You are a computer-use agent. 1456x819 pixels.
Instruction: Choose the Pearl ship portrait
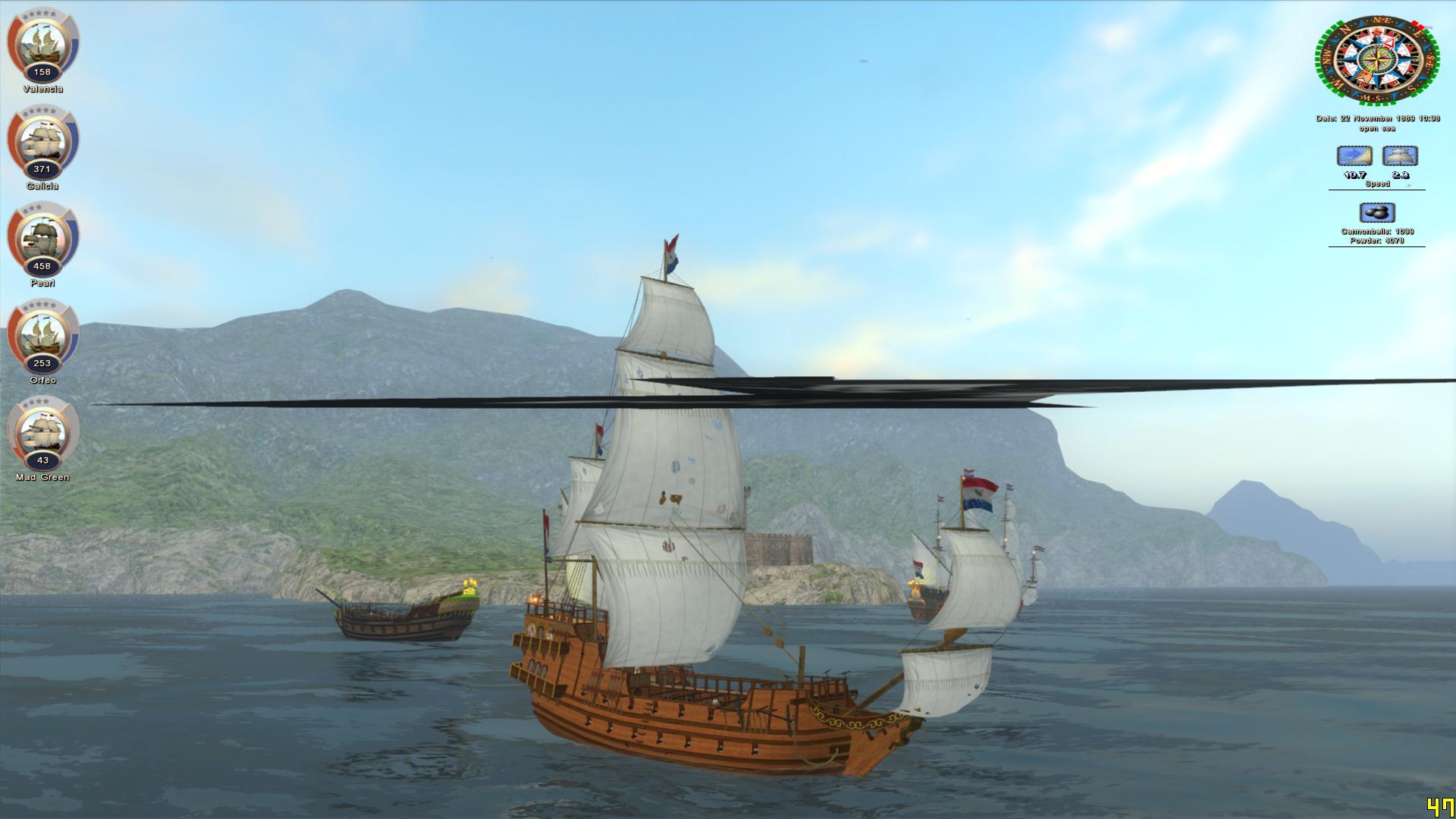42,238
